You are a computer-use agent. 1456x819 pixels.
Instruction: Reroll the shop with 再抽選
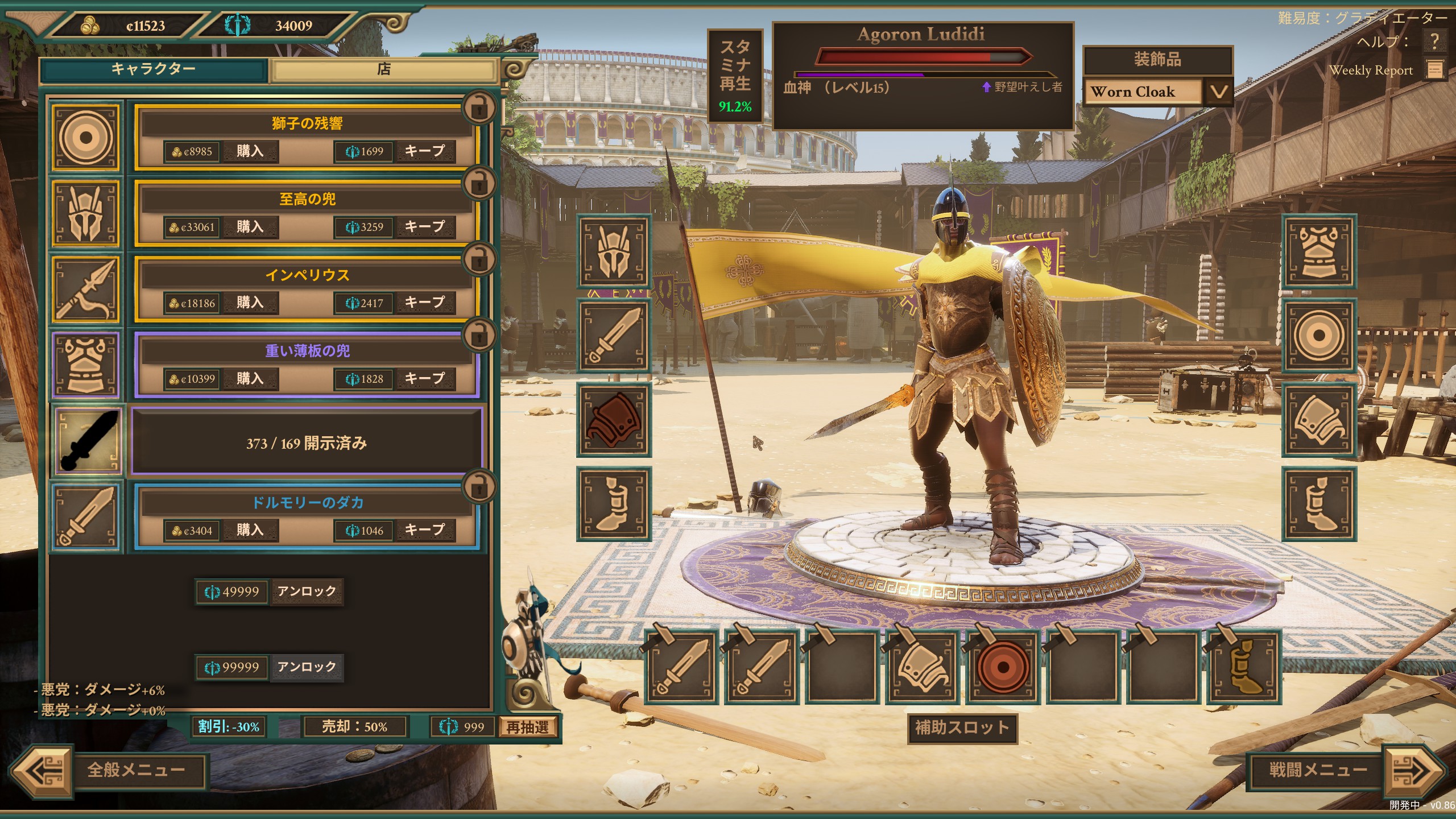coord(527,727)
